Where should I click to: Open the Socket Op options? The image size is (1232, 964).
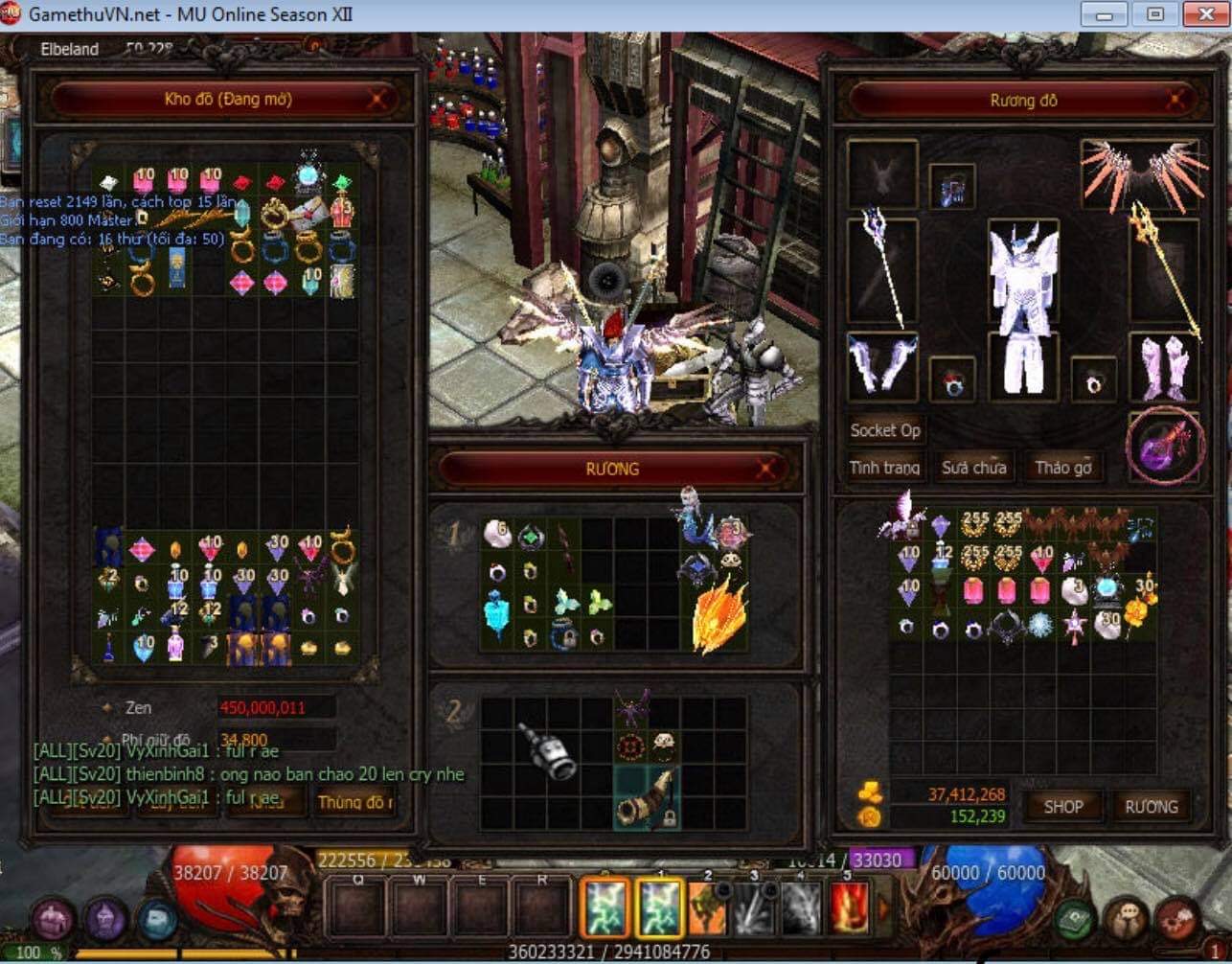point(885,430)
